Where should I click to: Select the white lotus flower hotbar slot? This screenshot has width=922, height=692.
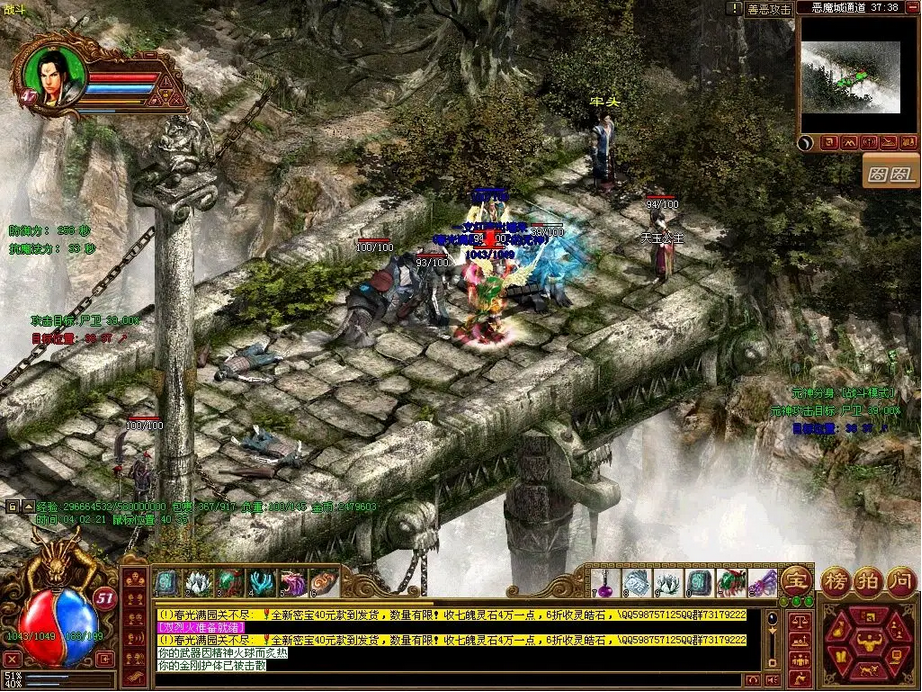[x=197, y=582]
